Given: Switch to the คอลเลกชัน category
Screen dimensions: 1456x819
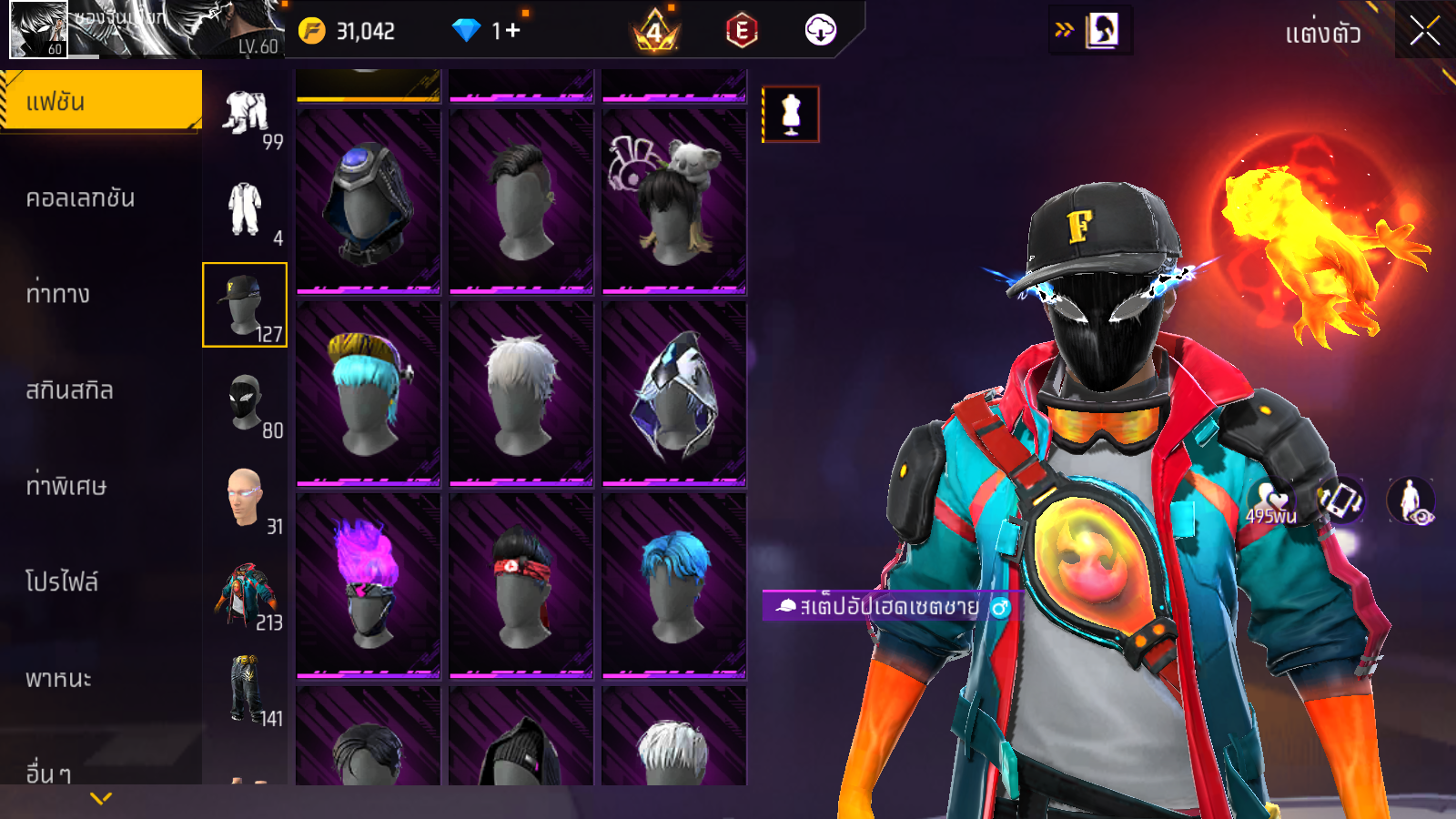Looking at the screenshot, I should (x=80, y=198).
